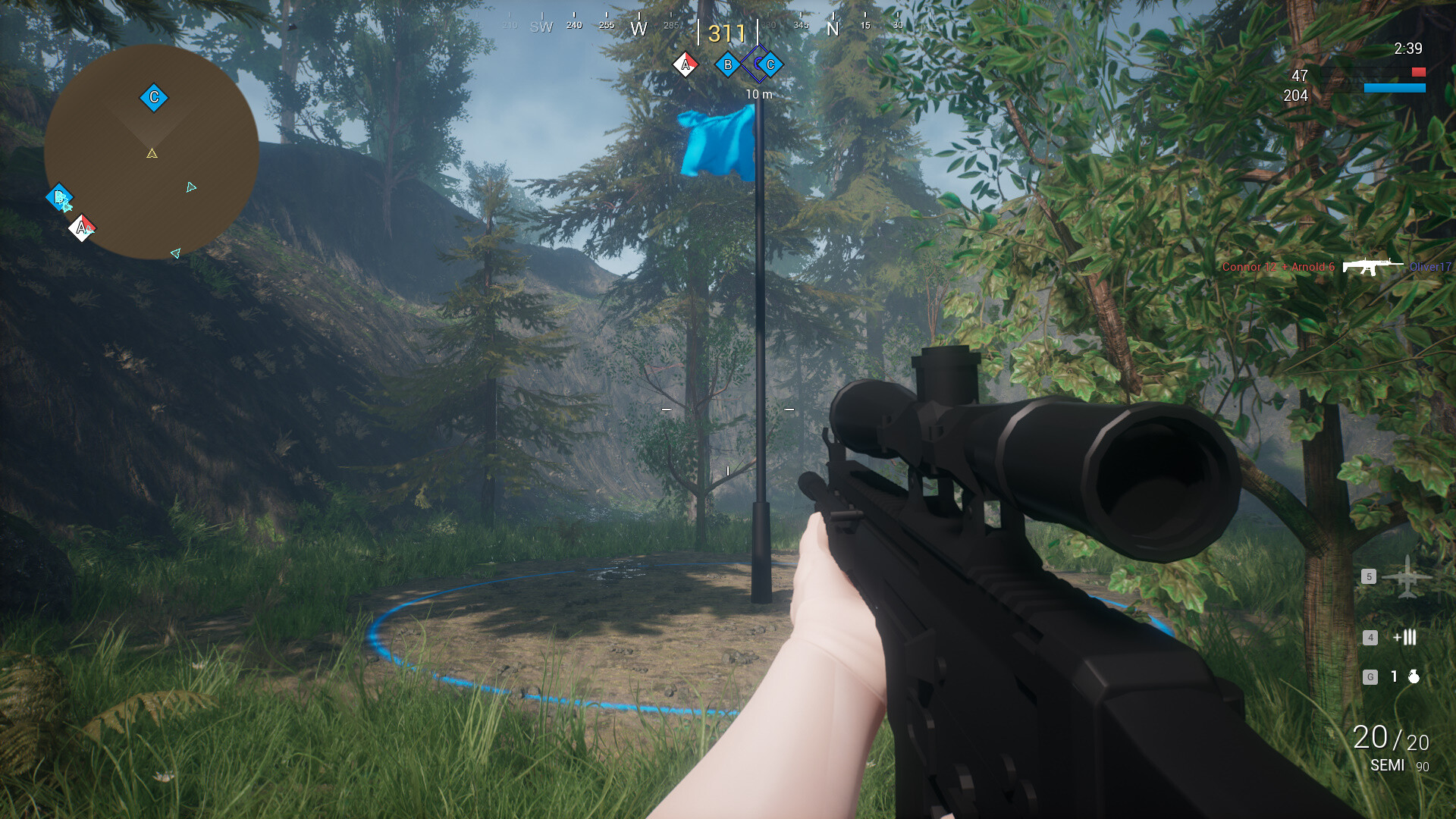
Task: Click the blue team score bar
Action: [x=1395, y=86]
